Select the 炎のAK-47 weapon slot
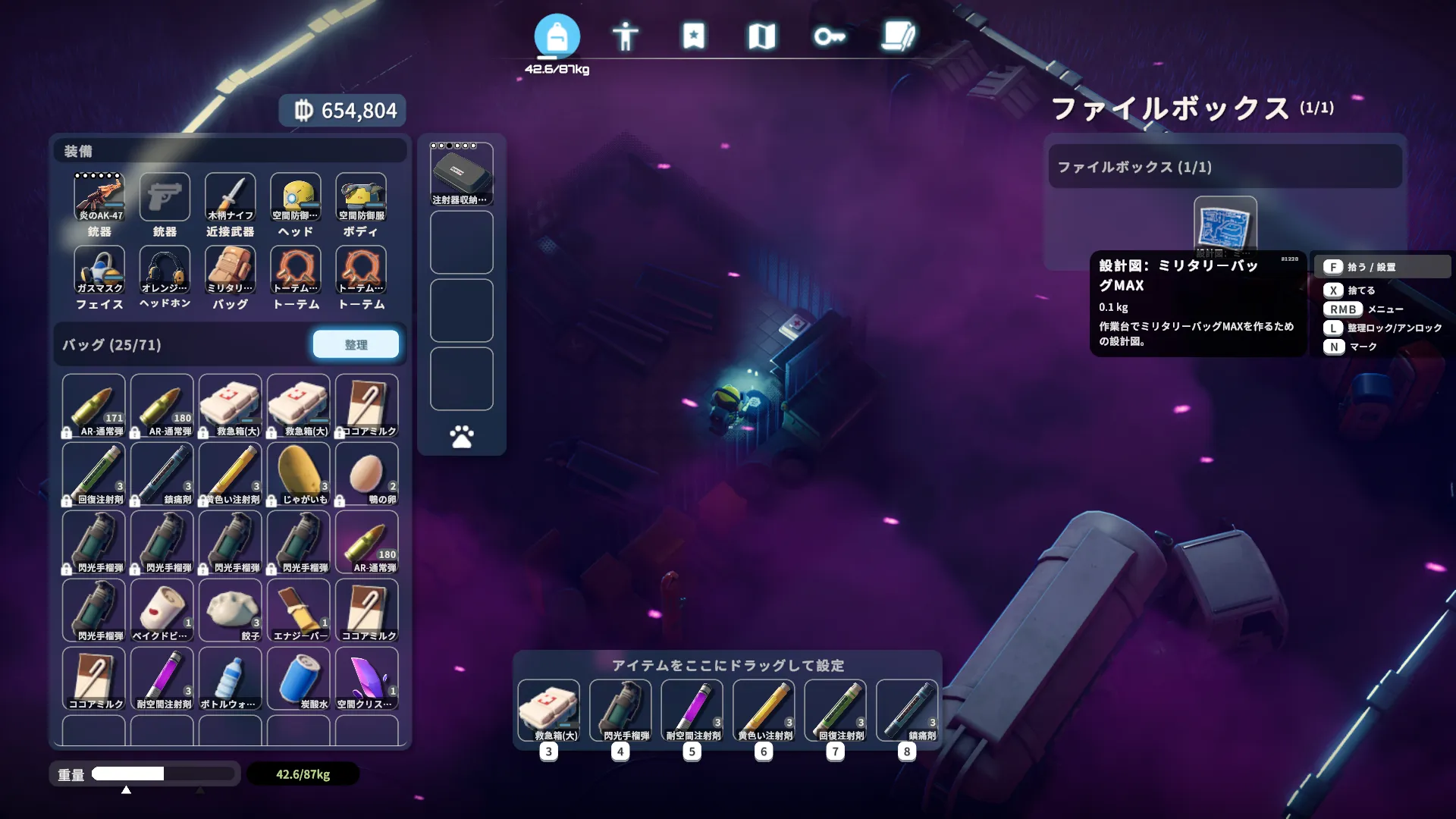1456x819 pixels. [99, 196]
